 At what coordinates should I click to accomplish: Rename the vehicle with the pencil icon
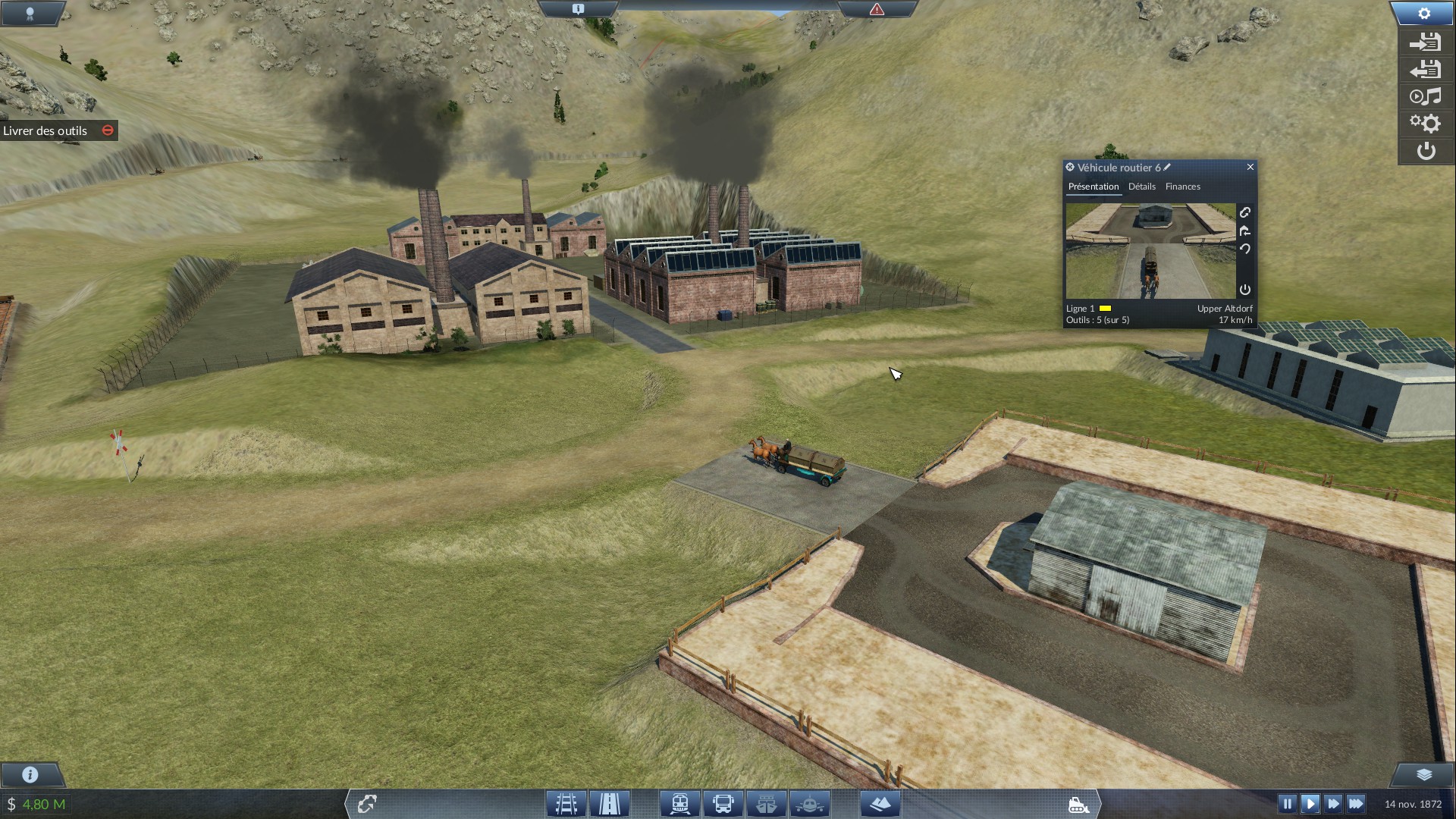click(x=1167, y=167)
